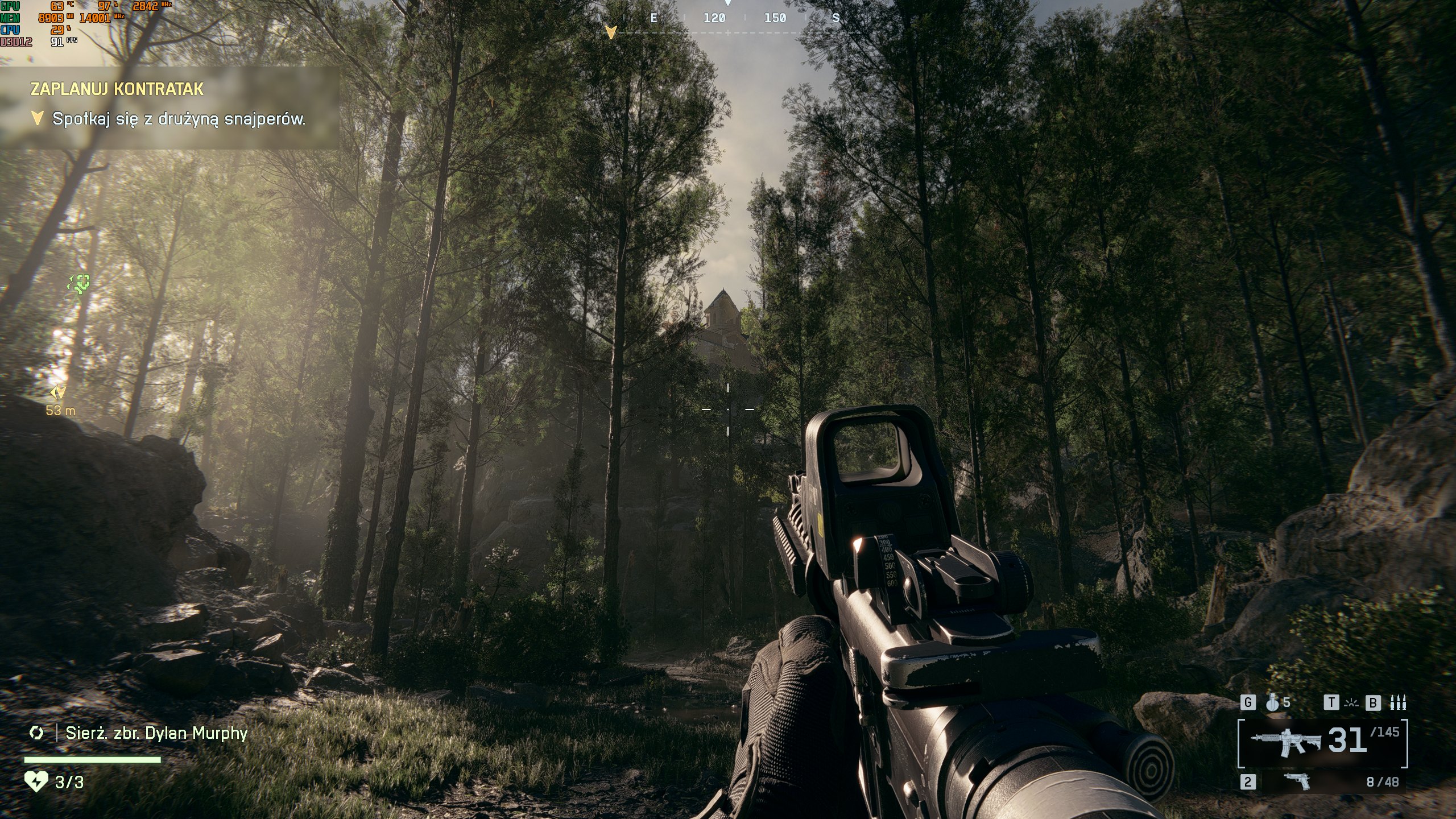Image resolution: width=1456 pixels, height=819 pixels.
Task: Switch to the pistol sidearm slot
Action: [1297, 781]
